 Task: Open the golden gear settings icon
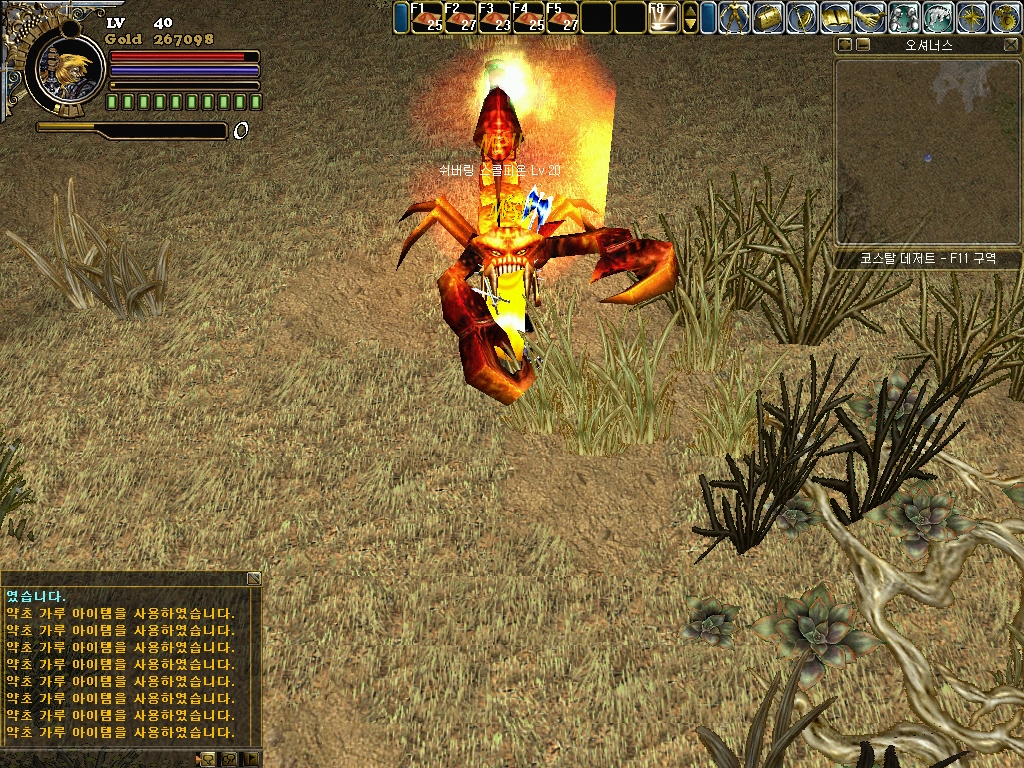tap(1006, 18)
